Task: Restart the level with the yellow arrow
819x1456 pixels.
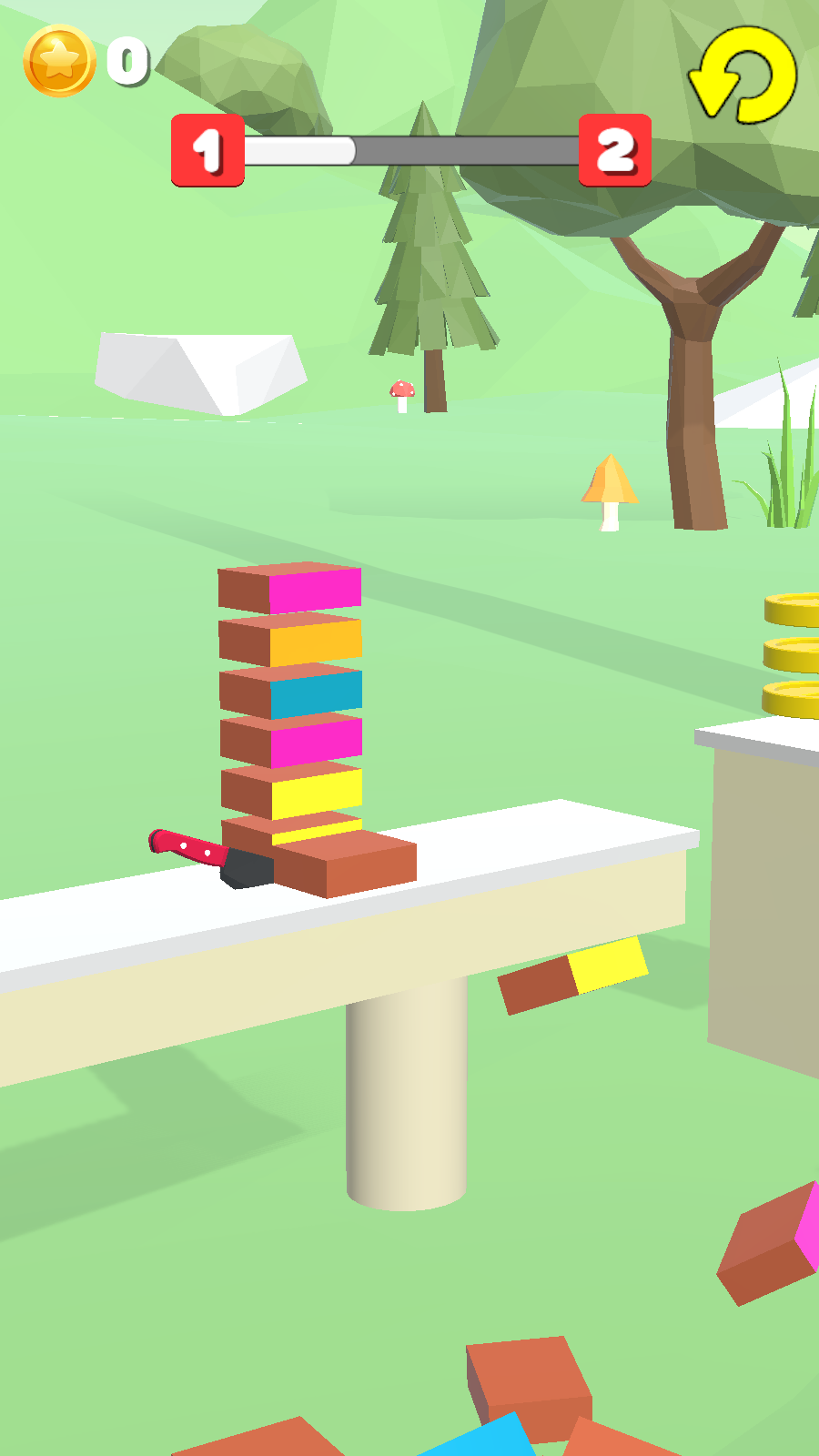Action: (x=743, y=75)
